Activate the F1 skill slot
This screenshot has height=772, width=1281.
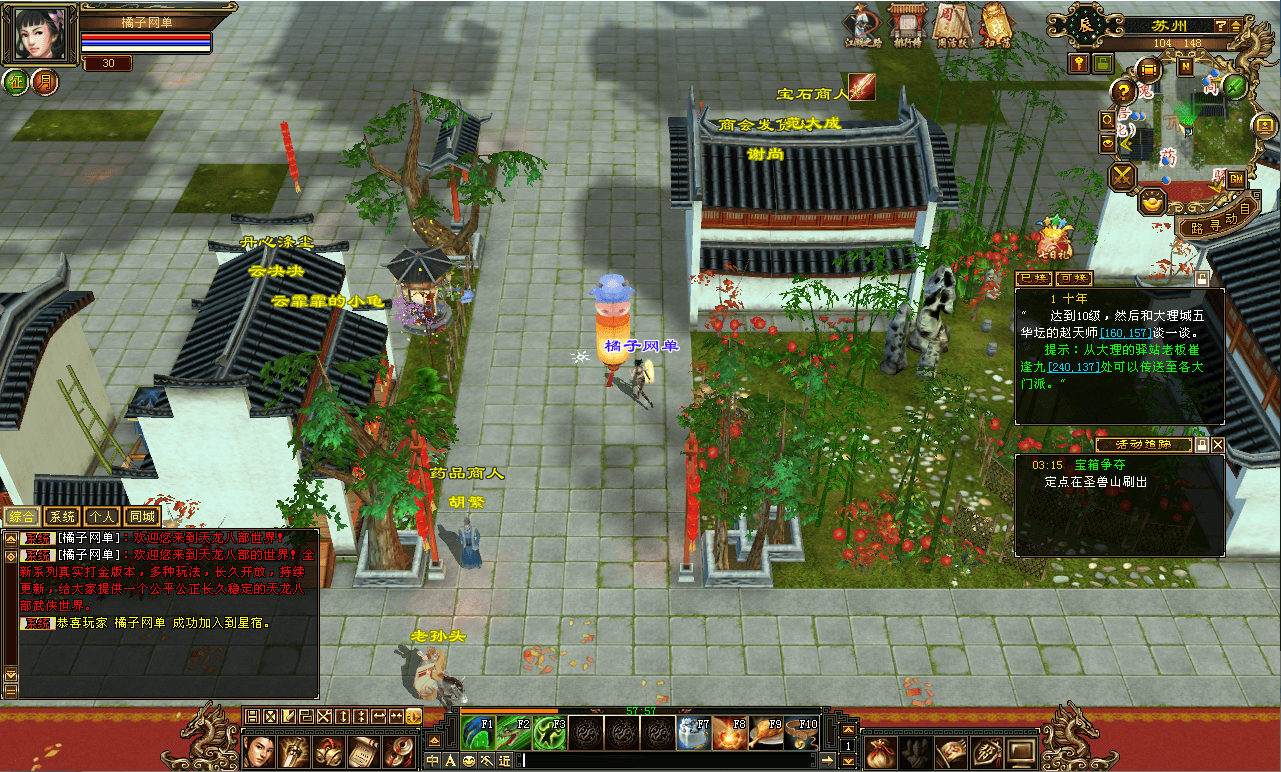(x=479, y=732)
